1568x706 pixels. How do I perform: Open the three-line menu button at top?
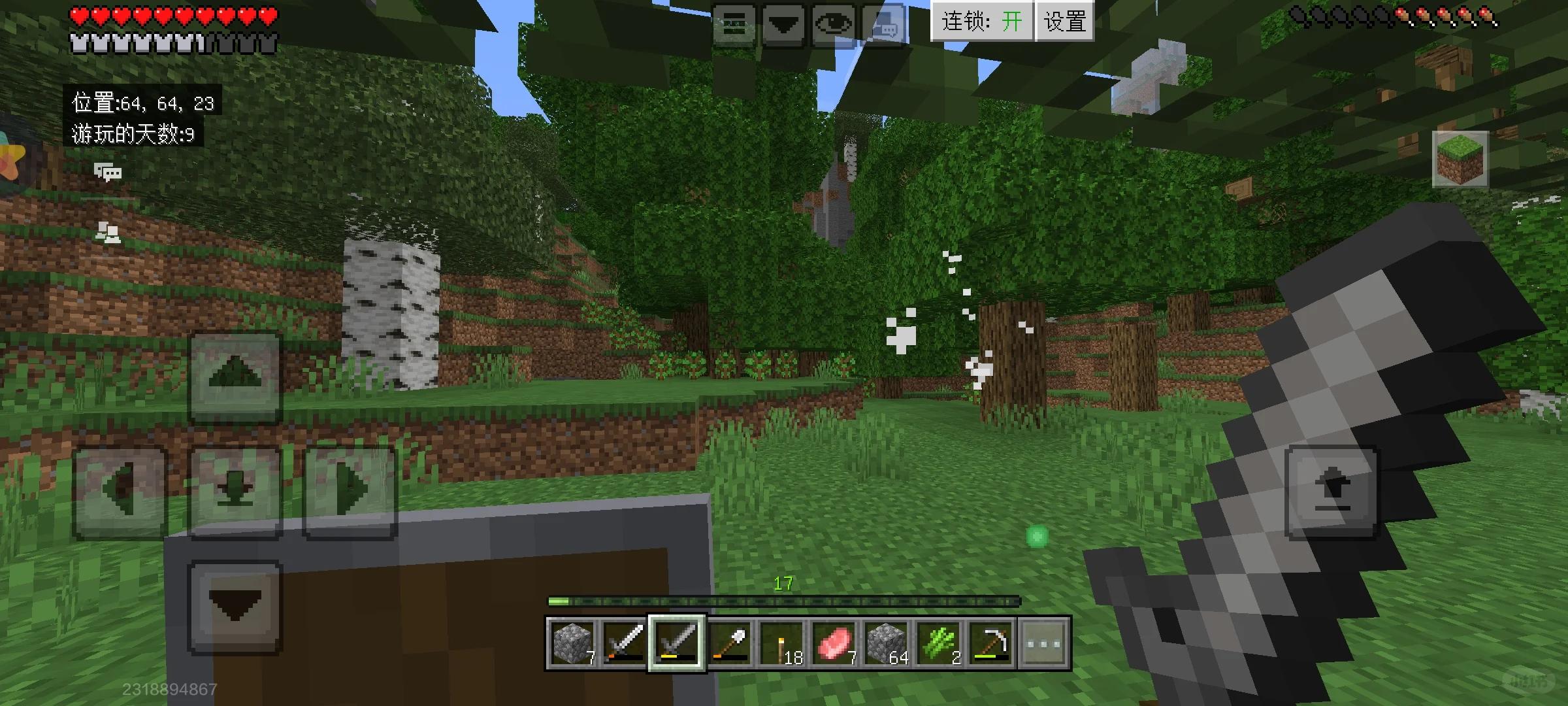pyautogui.click(x=734, y=25)
